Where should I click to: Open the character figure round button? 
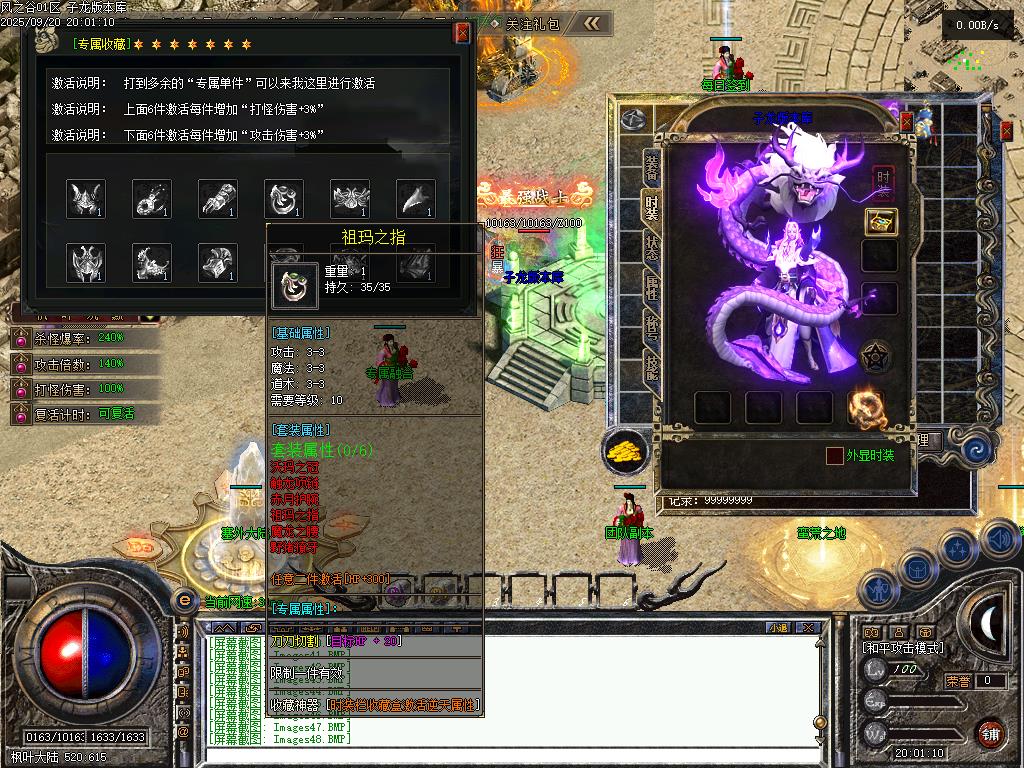pos(877,589)
